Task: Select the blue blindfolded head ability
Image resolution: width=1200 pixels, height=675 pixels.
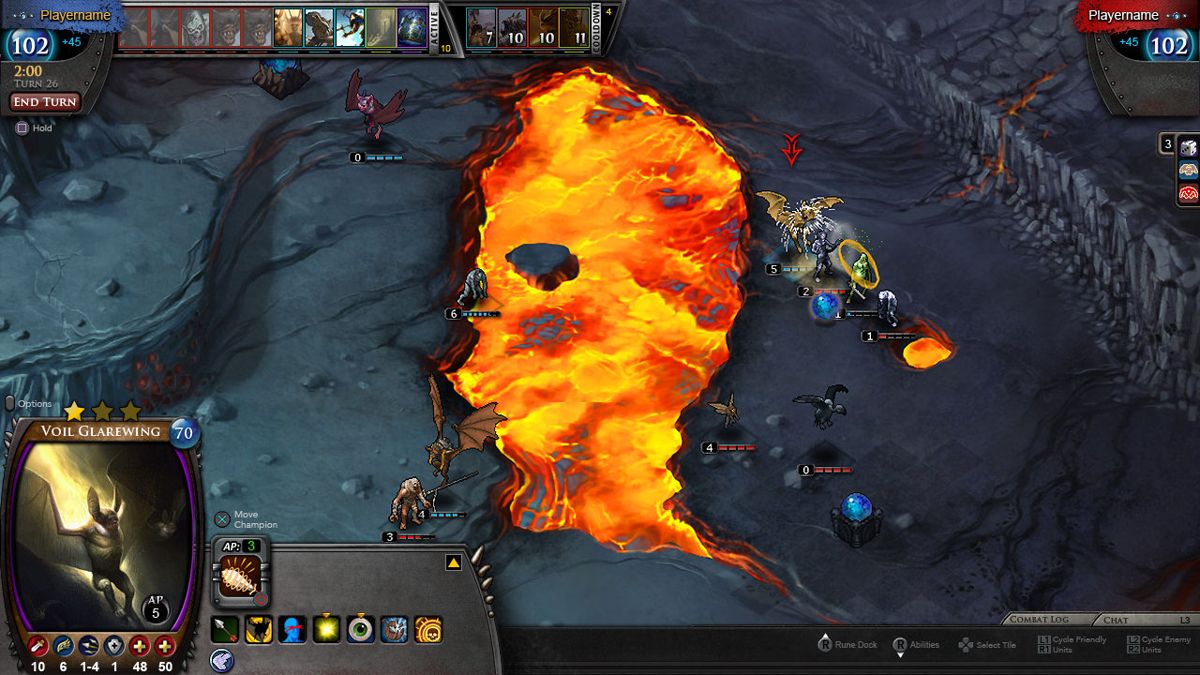Action: [x=293, y=630]
